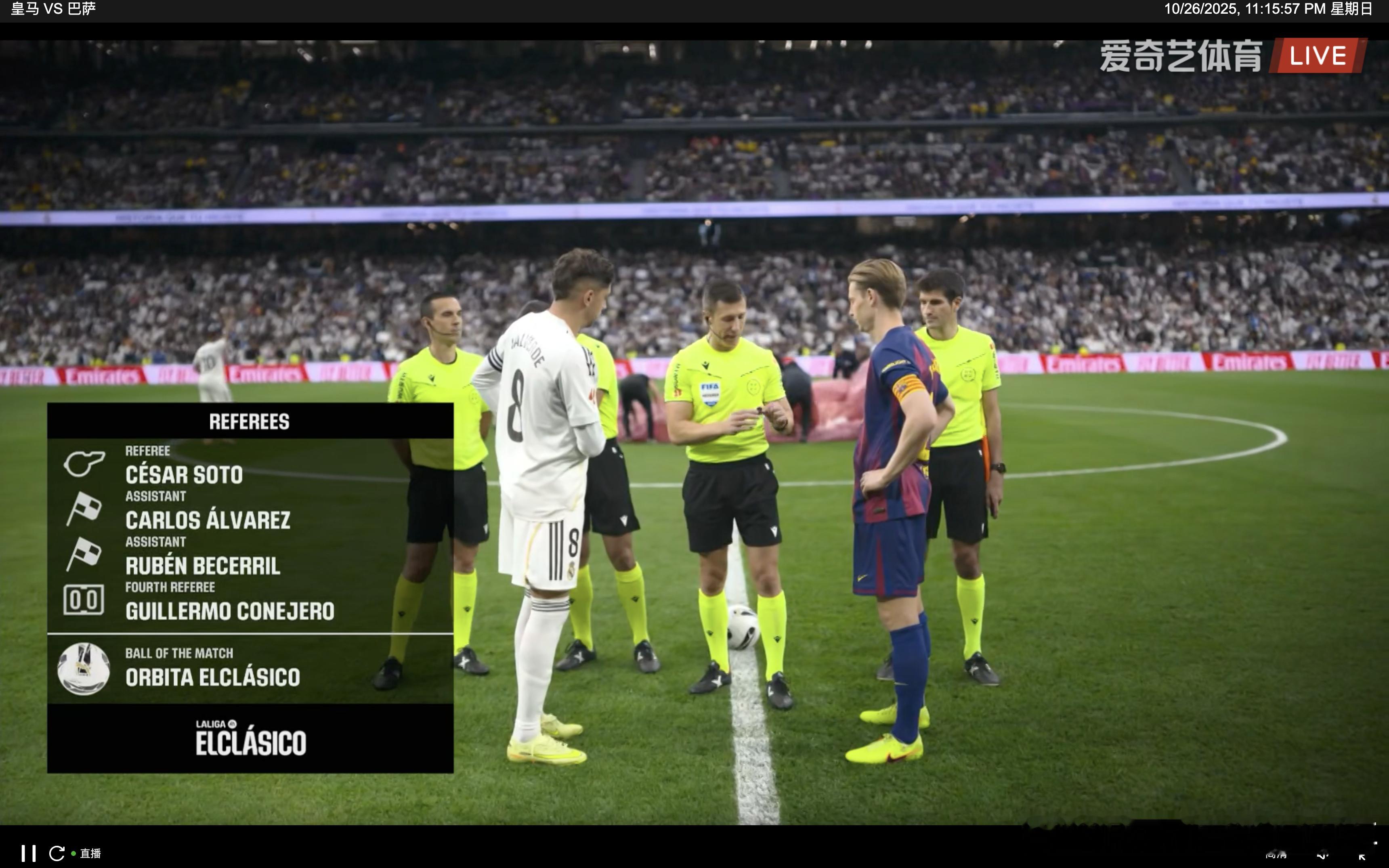Image resolution: width=1389 pixels, height=868 pixels.
Task: Reload the stream with the refresh icon
Action: click(x=57, y=853)
